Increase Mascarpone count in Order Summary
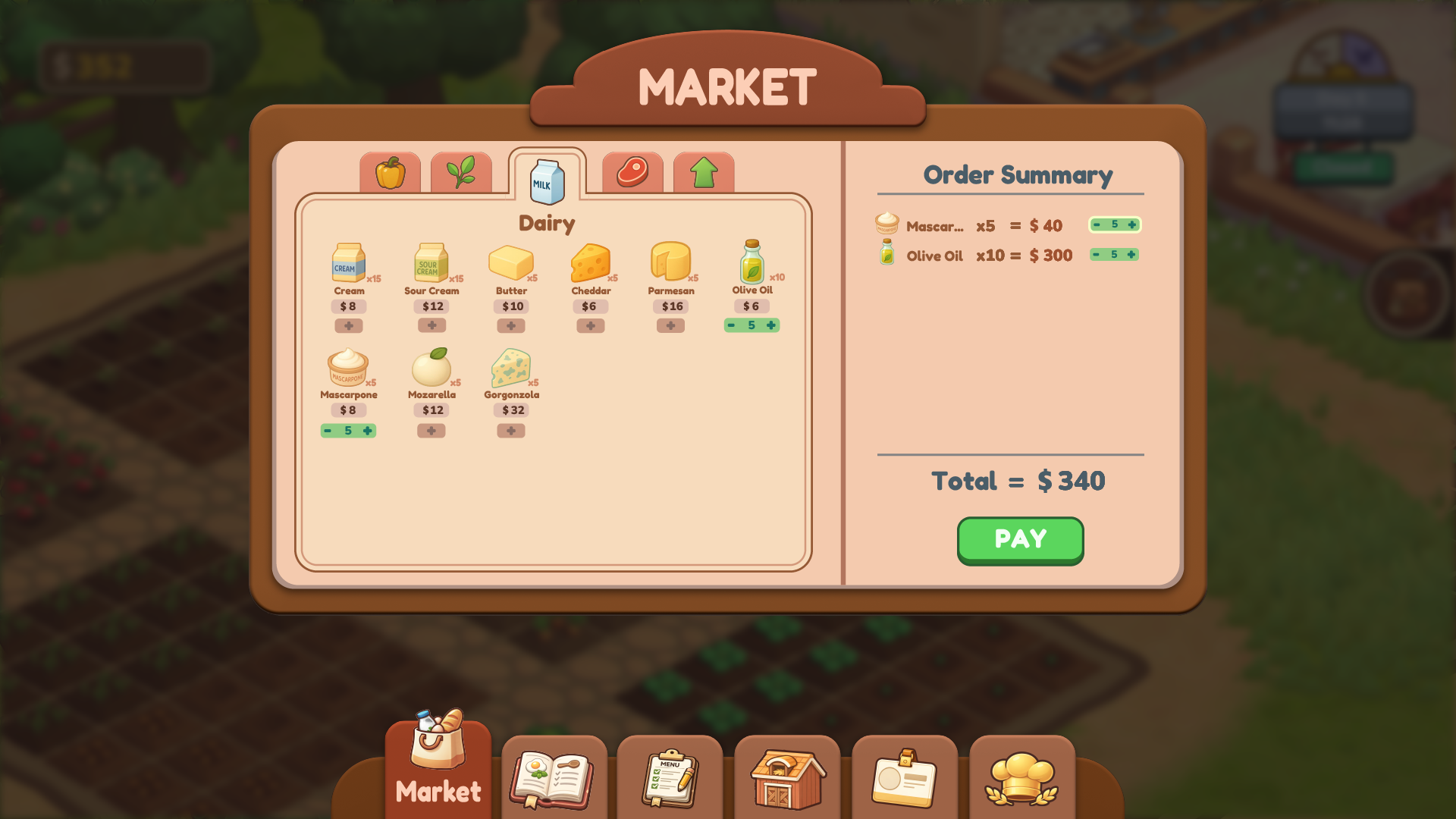The height and width of the screenshot is (819, 1456). pyautogui.click(x=1131, y=224)
